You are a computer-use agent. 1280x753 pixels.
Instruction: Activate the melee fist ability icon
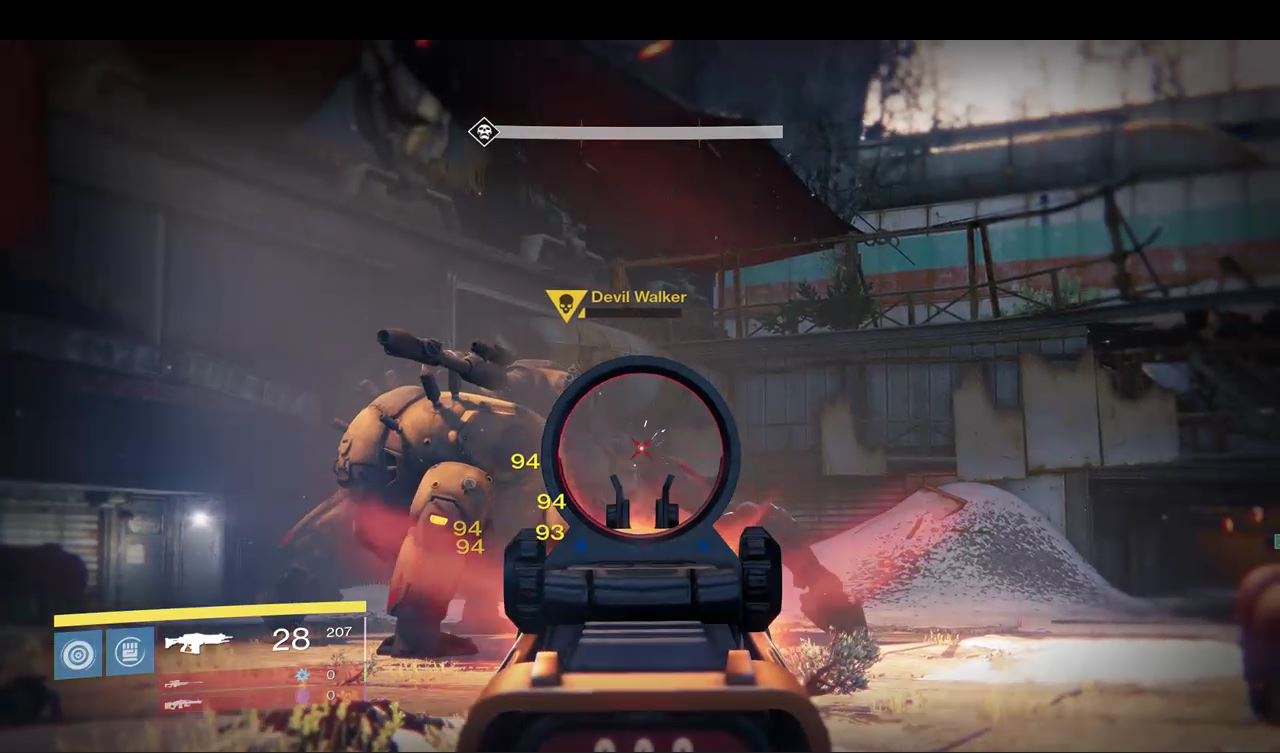[130, 652]
